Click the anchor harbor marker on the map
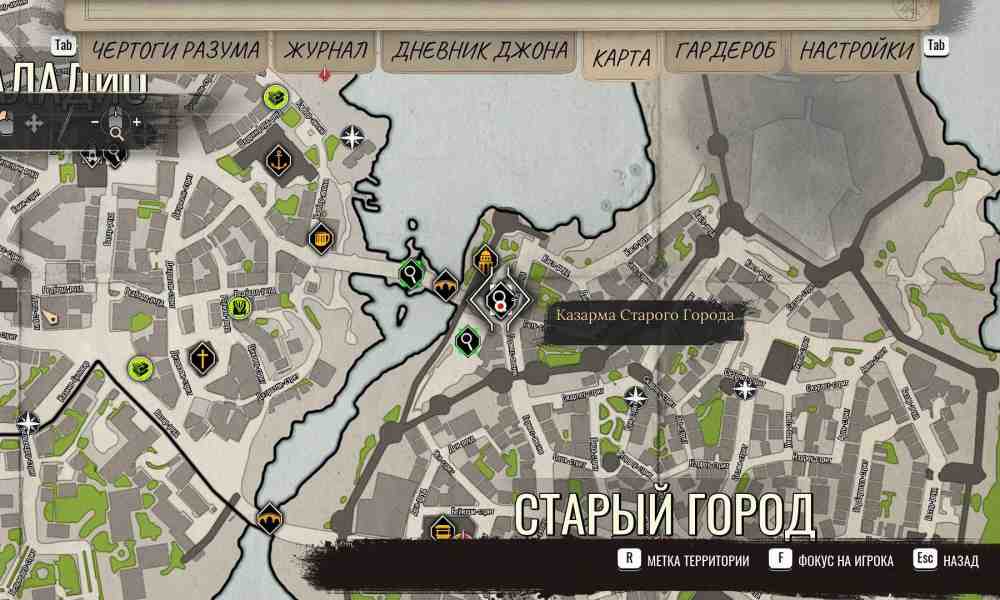Image resolution: width=1000 pixels, height=600 pixels. point(277,160)
